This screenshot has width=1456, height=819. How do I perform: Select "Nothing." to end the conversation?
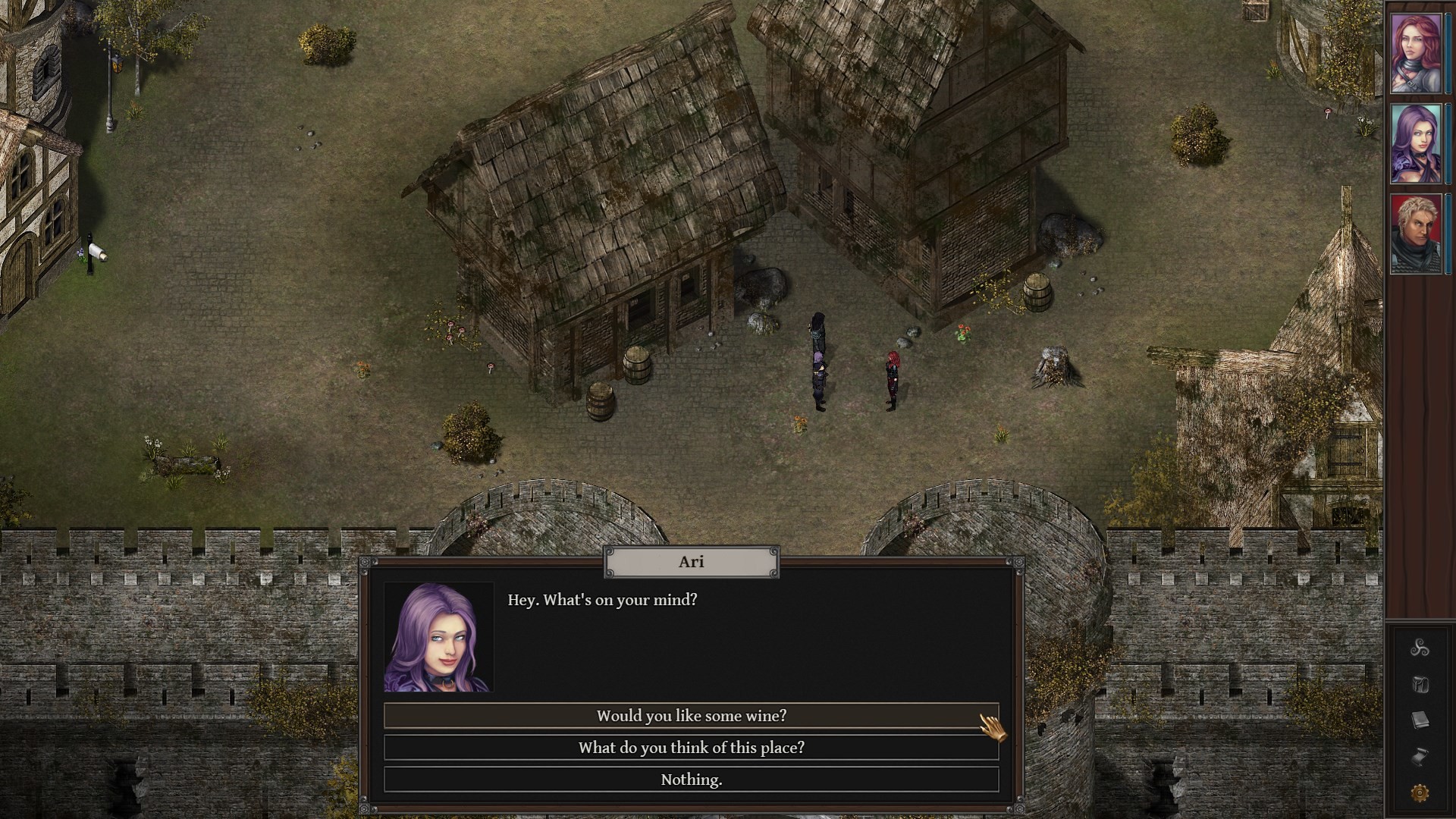click(690, 778)
